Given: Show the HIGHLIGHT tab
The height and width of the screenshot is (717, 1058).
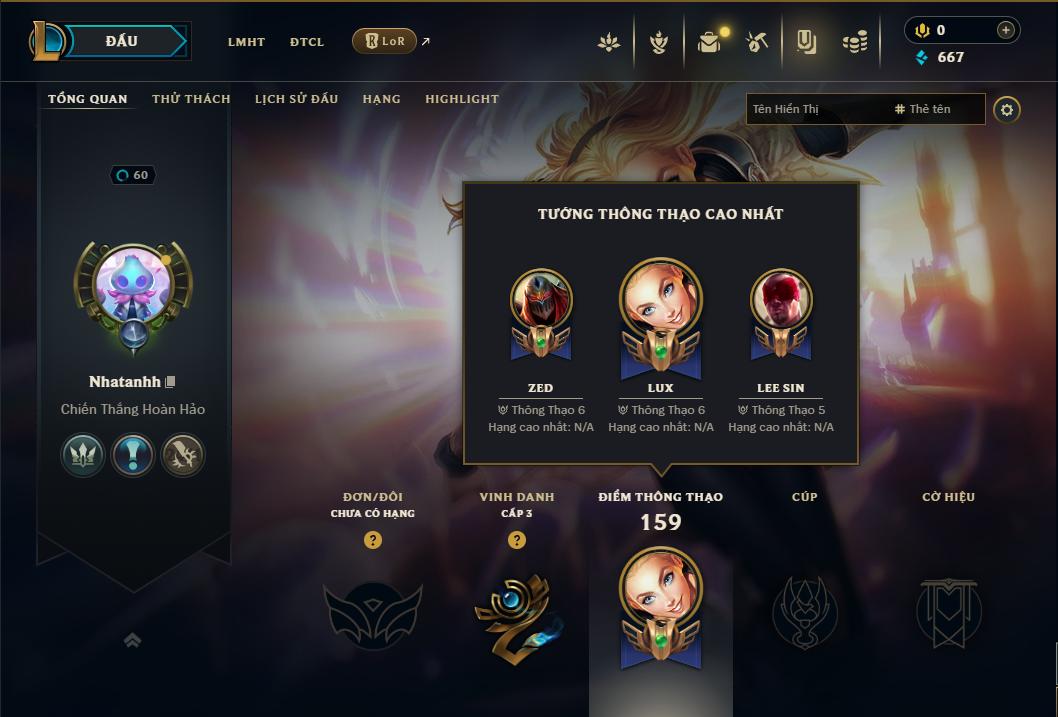Looking at the screenshot, I should click(462, 99).
